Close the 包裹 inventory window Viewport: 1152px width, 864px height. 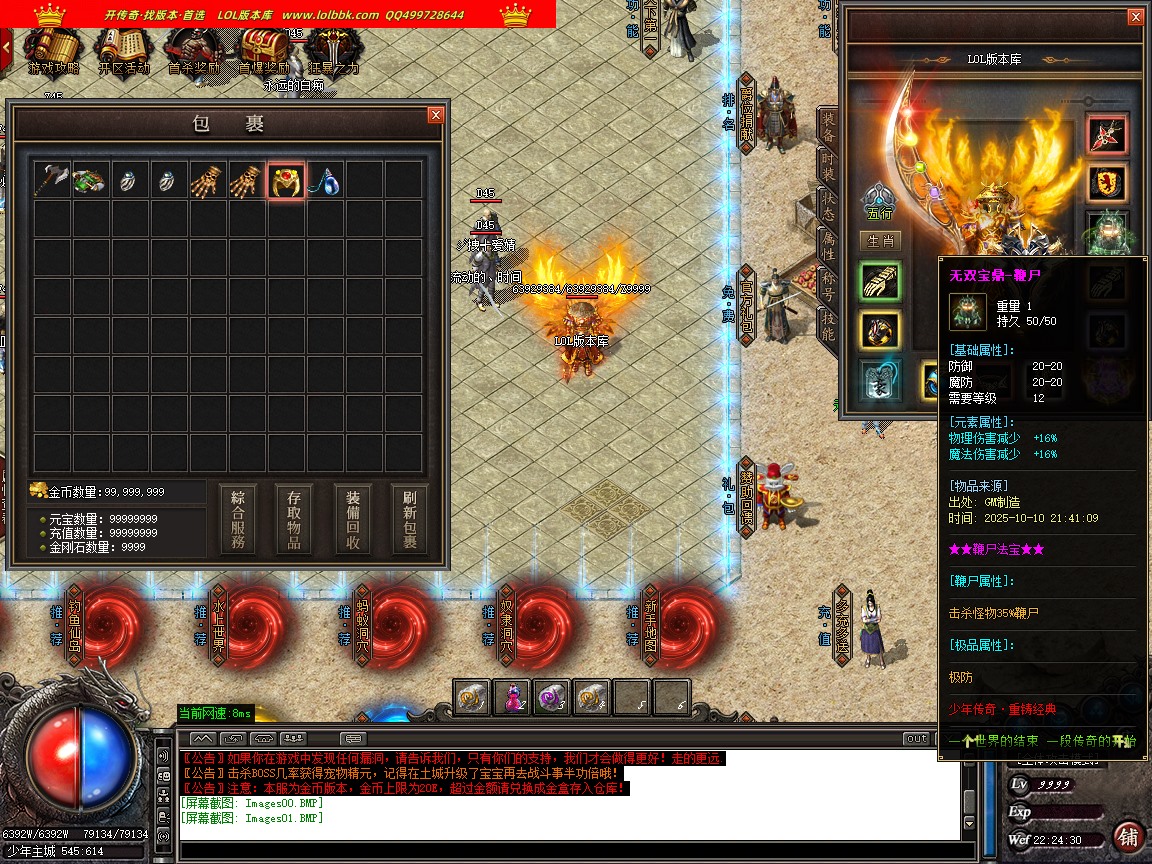click(x=435, y=115)
